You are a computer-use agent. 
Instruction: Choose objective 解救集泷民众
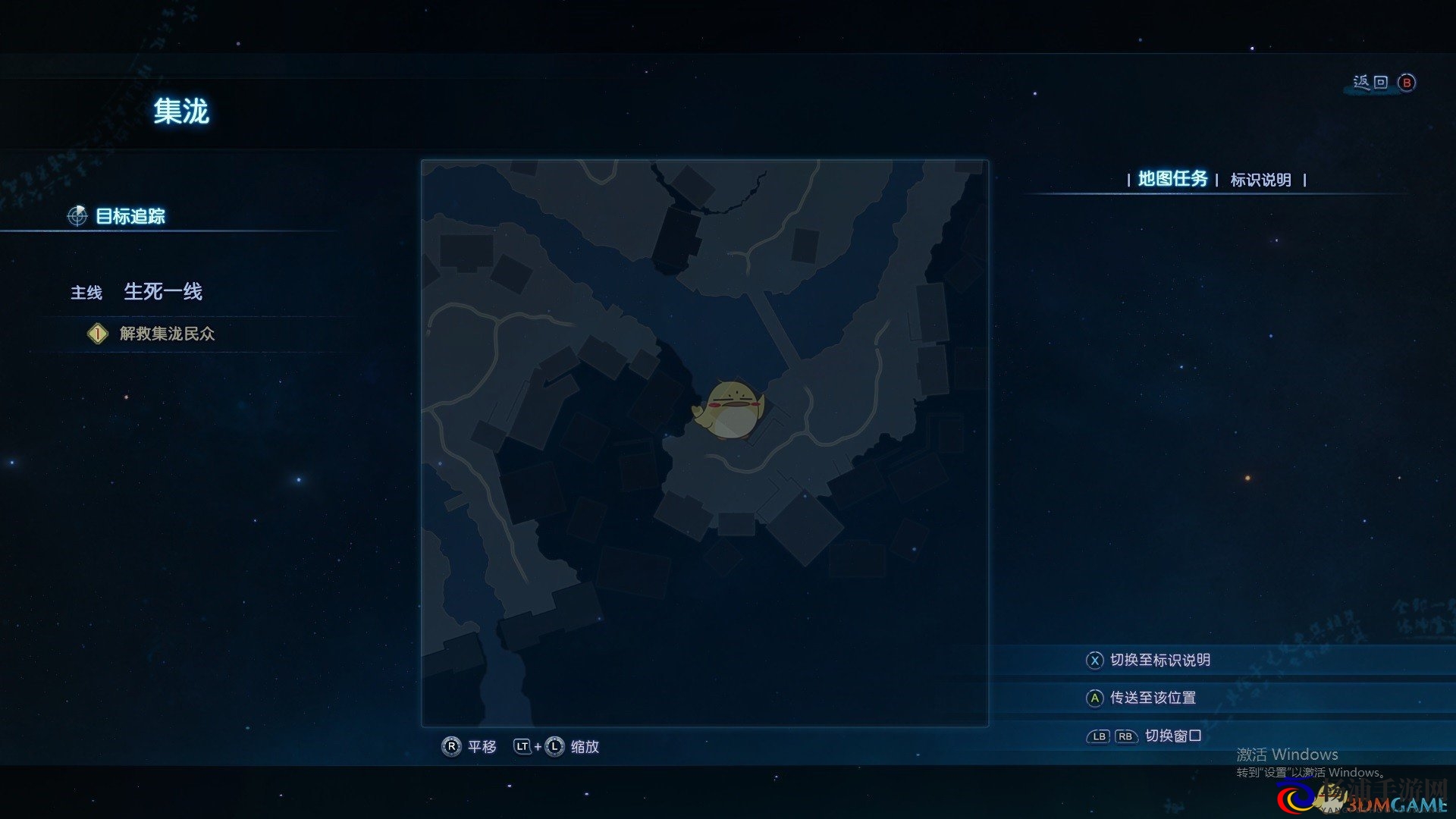[167, 334]
